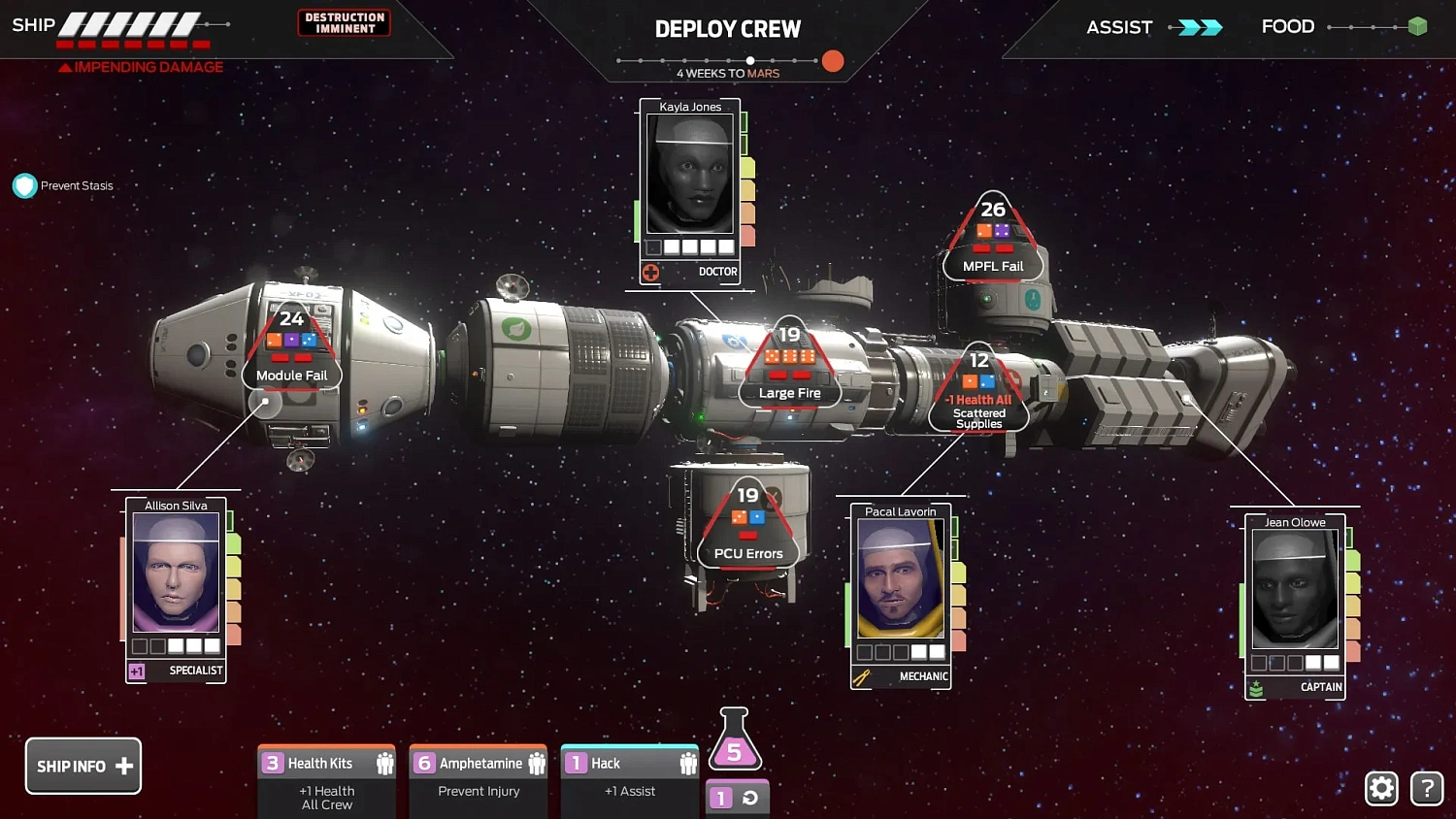The height and width of the screenshot is (819, 1456).
Task: Select the Doctor medical cross icon on Kayla Jones
Action: tap(650, 272)
